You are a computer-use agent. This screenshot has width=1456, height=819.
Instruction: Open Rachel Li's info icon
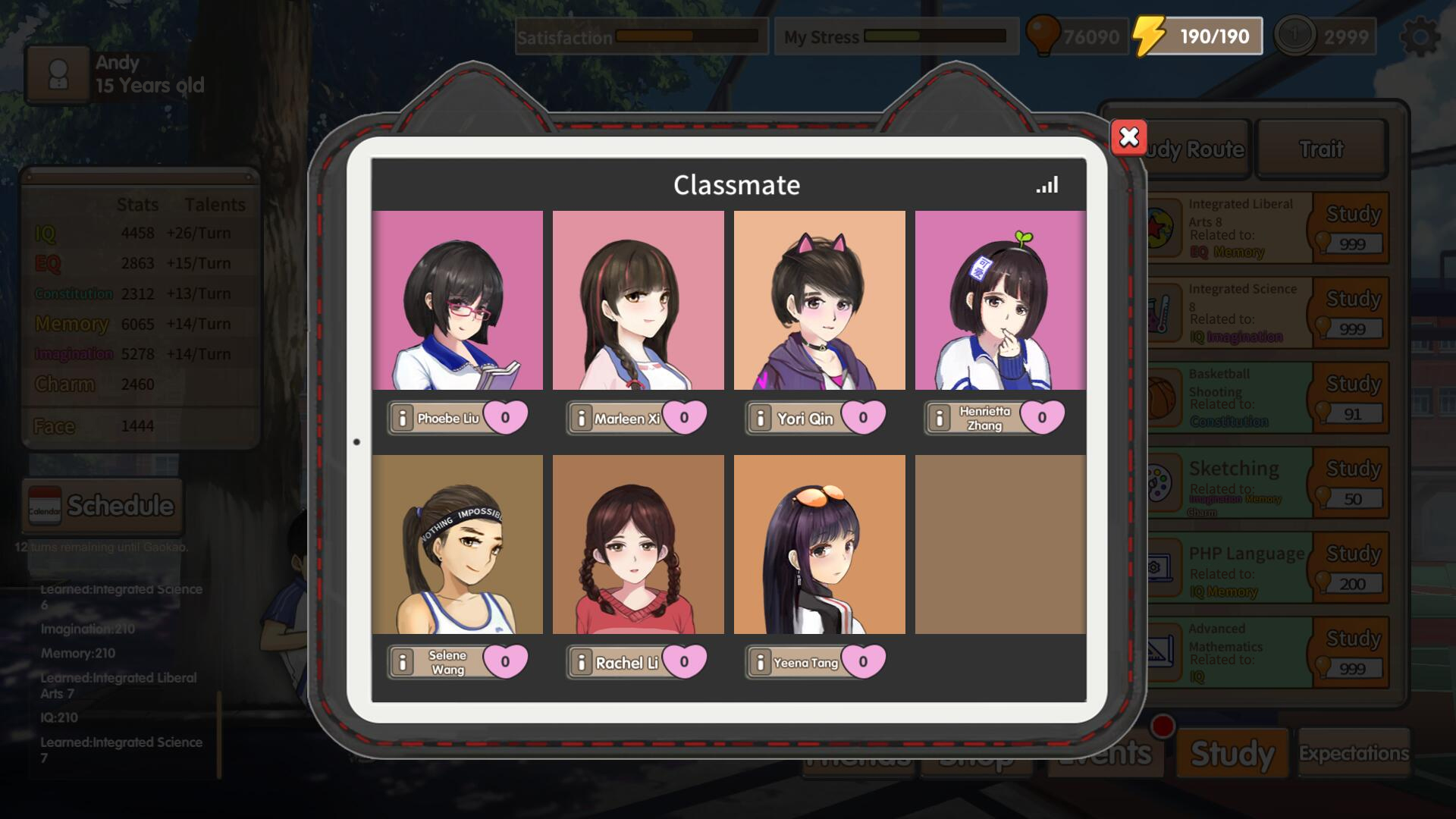click(x=581, y=662)
